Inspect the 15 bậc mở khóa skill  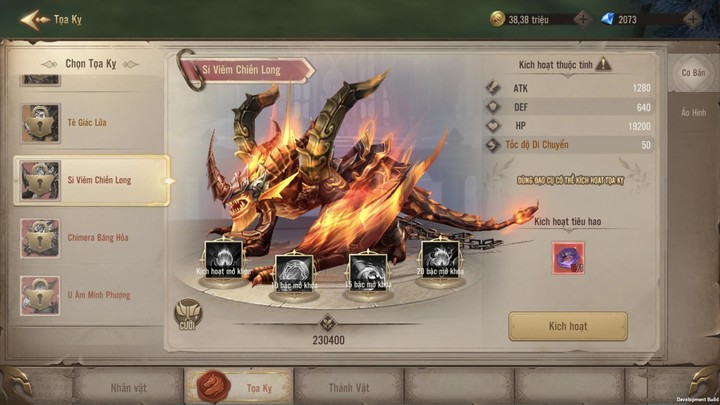pos(366,270)
